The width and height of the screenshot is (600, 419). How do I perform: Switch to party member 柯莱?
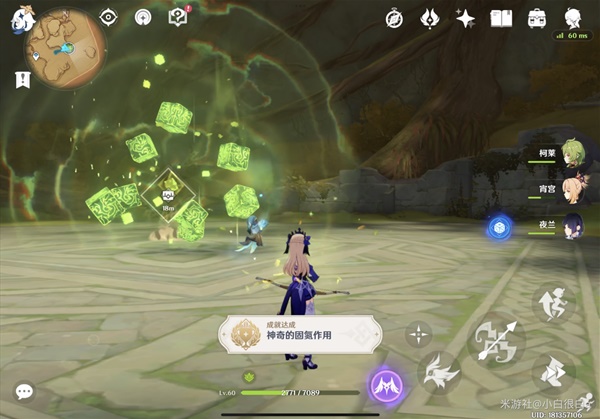[573, 154]
